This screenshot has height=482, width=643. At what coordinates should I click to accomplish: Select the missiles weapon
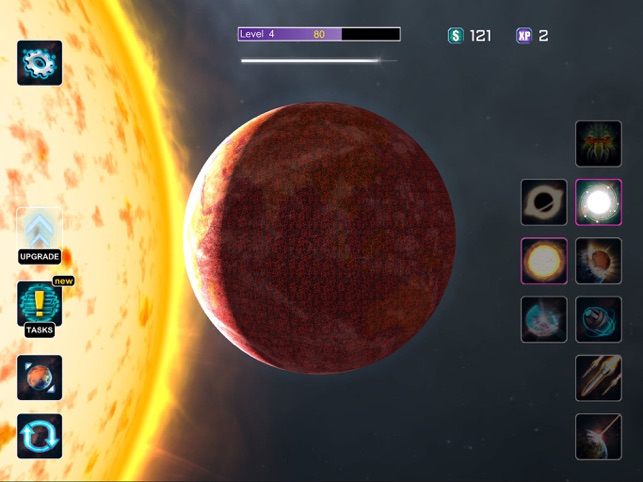pyautogui.click(x=598, y=378)
